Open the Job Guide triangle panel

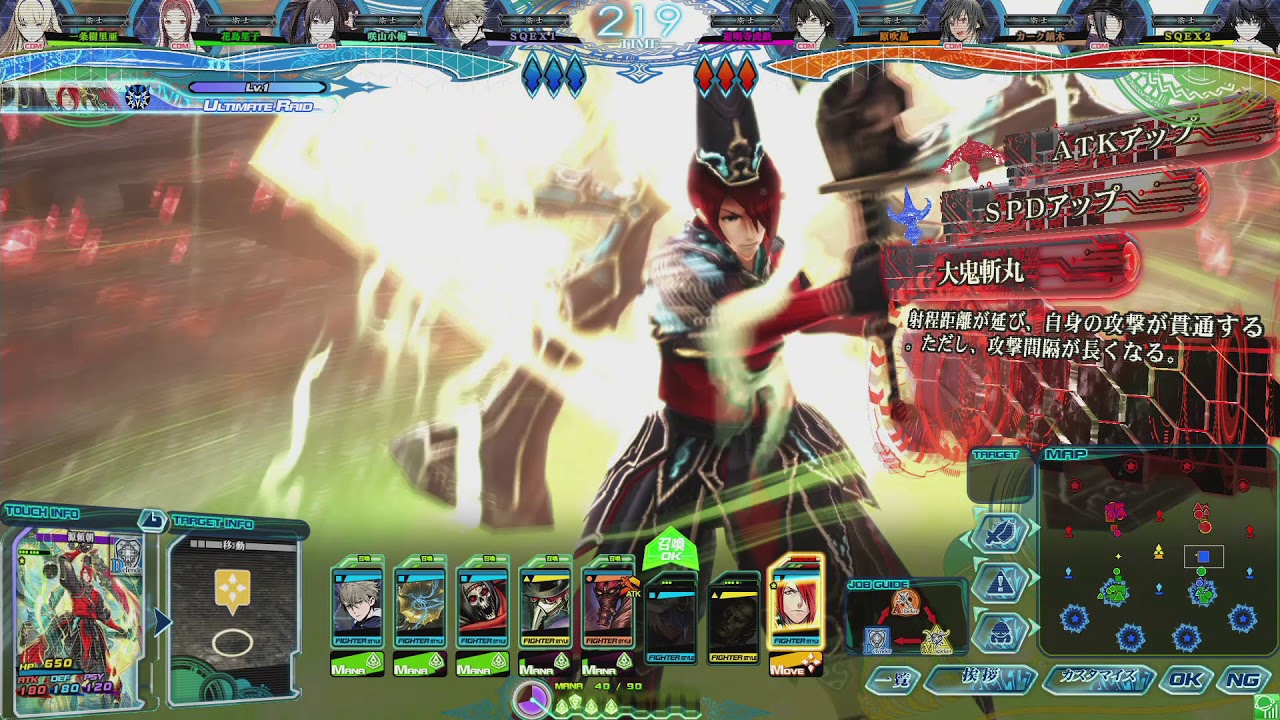(x=906, y=620)
